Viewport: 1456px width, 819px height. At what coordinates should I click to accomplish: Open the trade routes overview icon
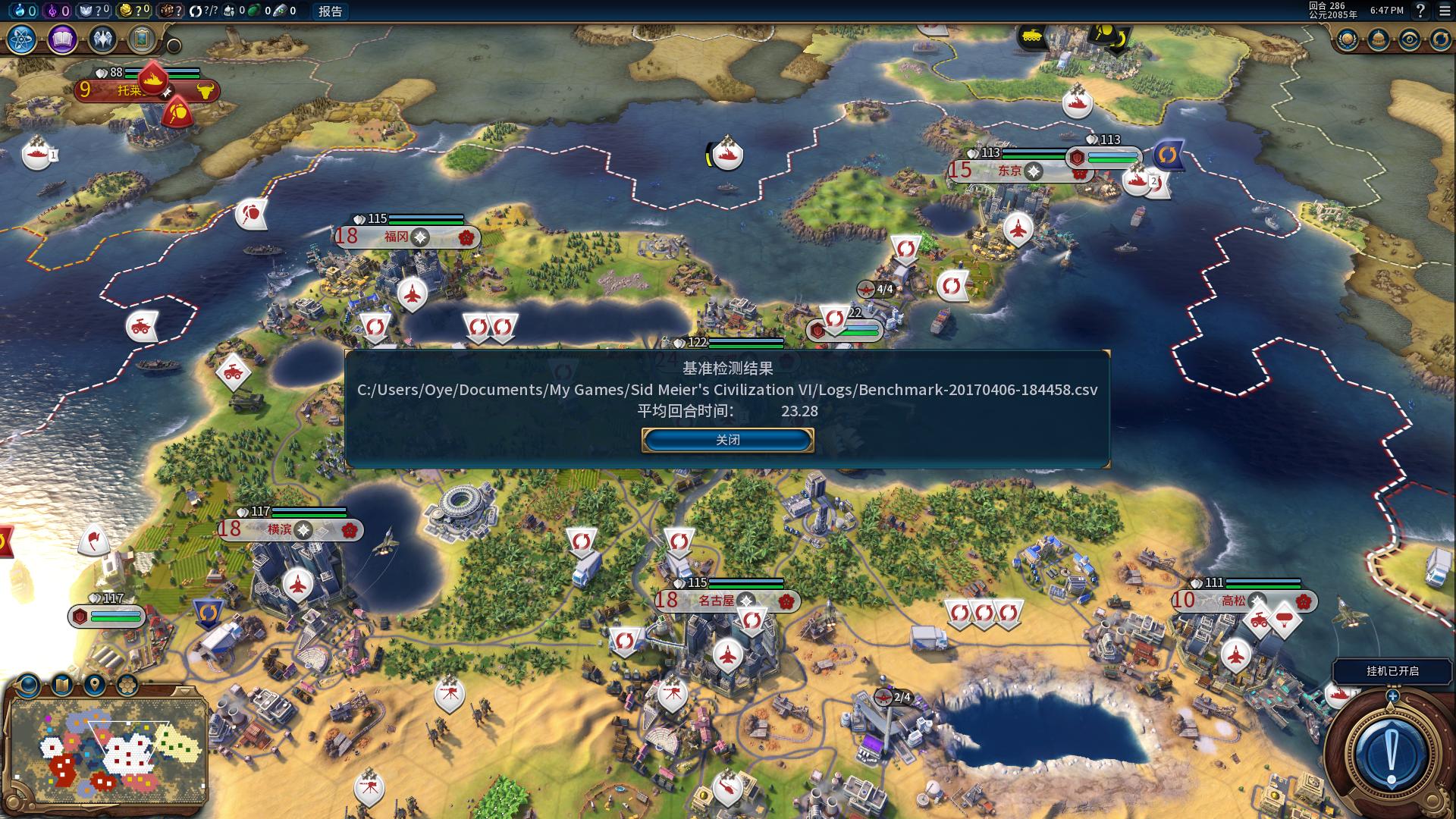point(1440,39)
